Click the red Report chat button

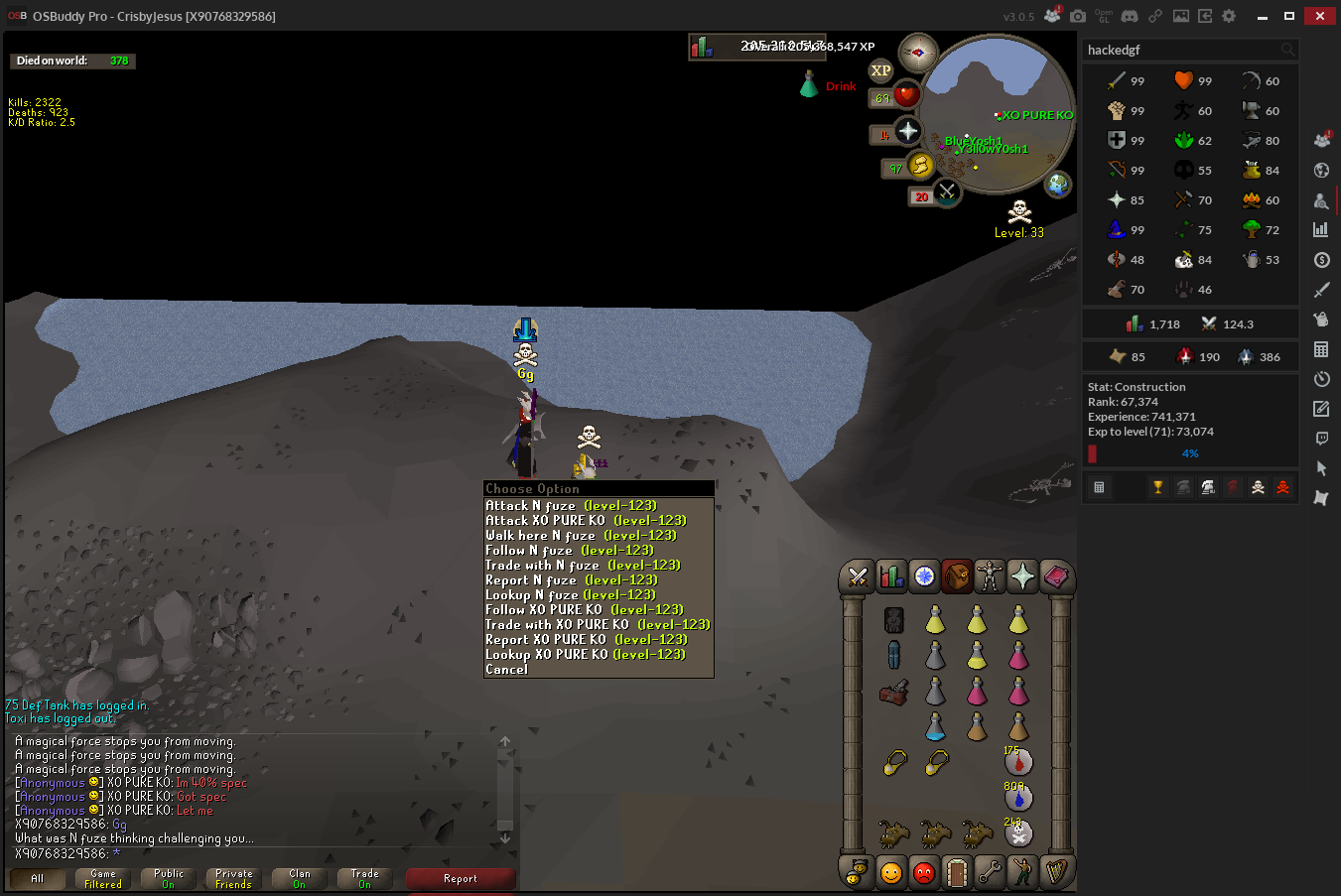click(x=461, y=879)
